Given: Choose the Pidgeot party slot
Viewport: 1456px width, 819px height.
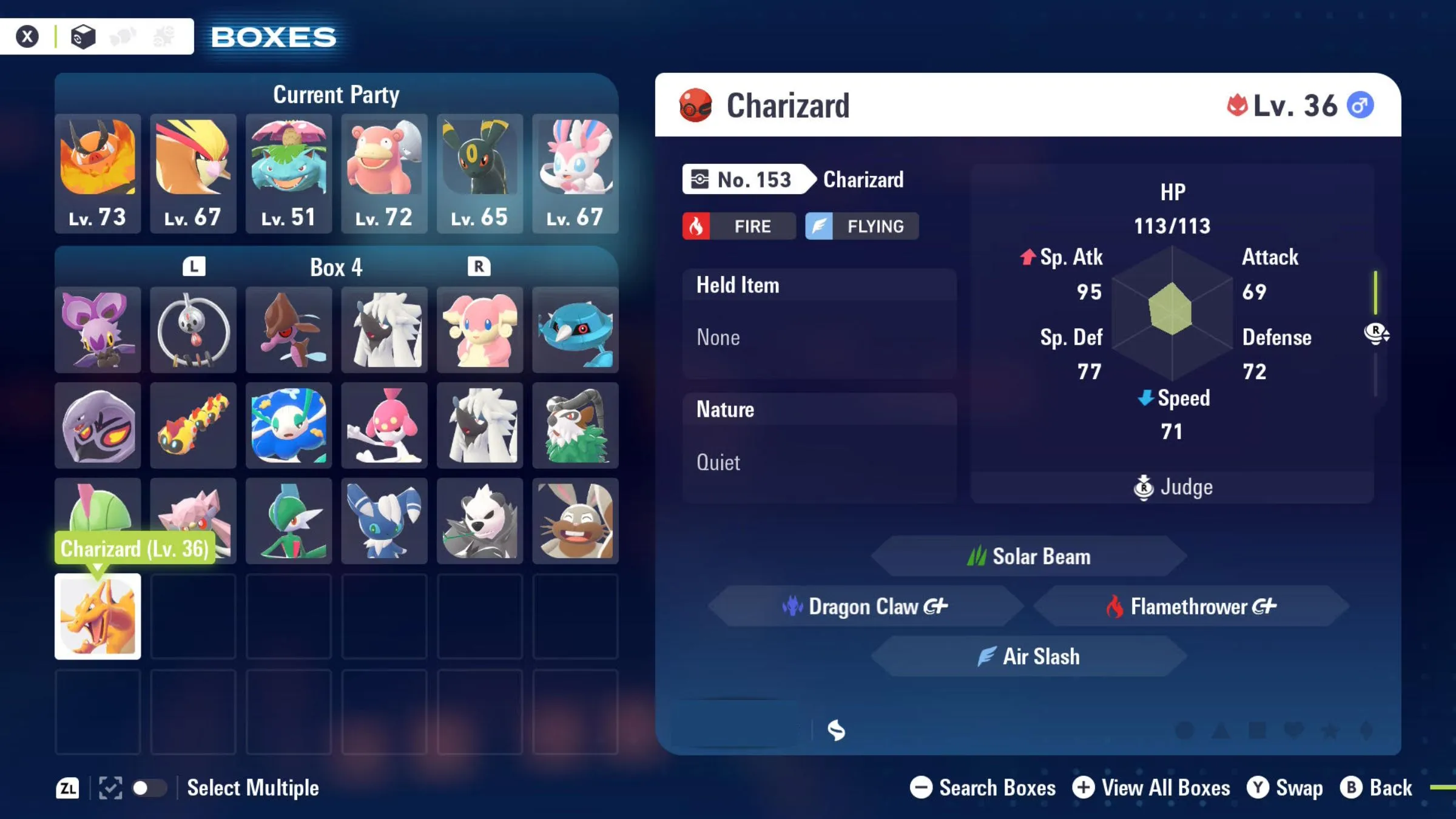Looking at the screenshot, I should pyautogui.click(x=193, y=173).
